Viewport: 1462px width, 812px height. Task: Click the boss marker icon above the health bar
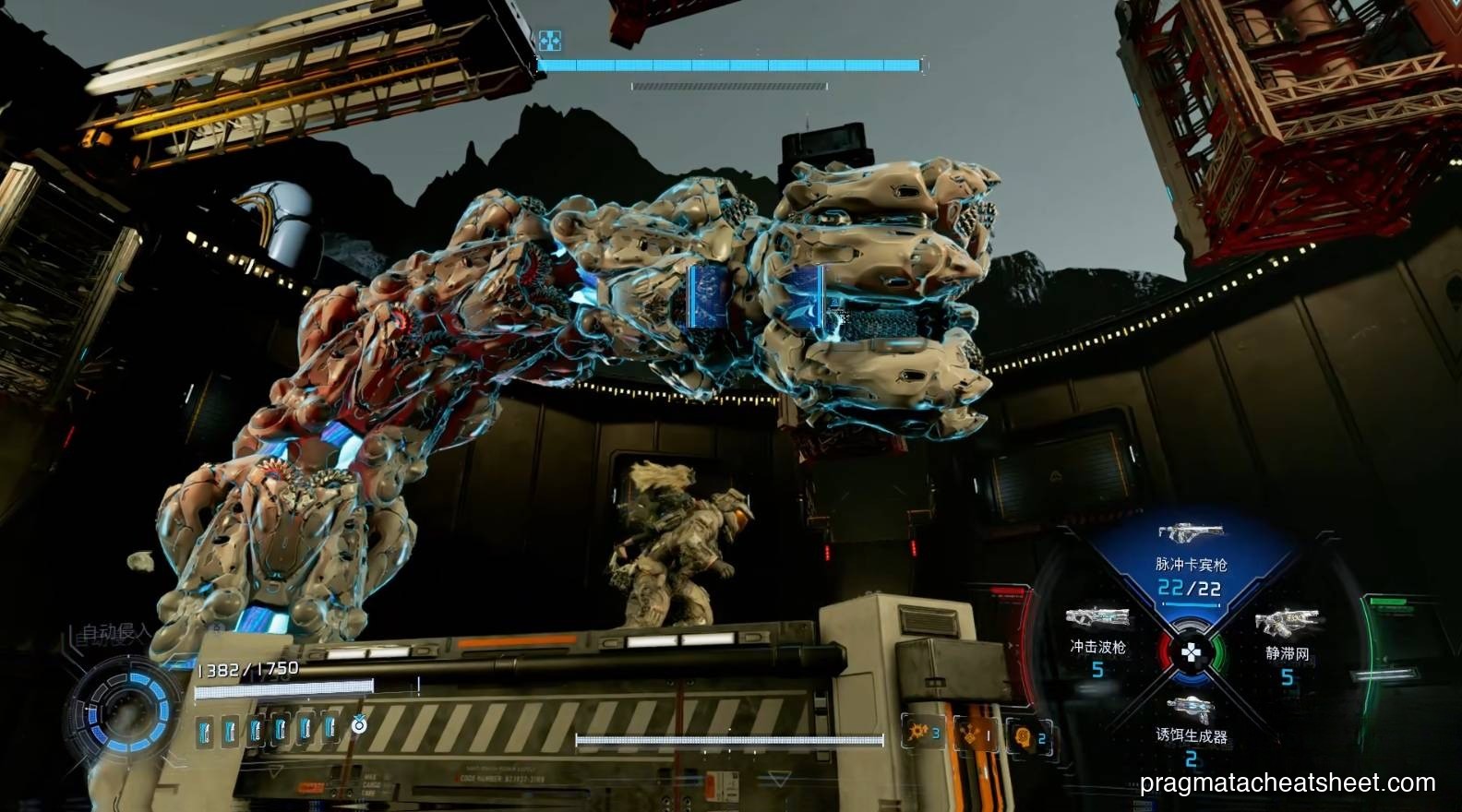(550, 41)
